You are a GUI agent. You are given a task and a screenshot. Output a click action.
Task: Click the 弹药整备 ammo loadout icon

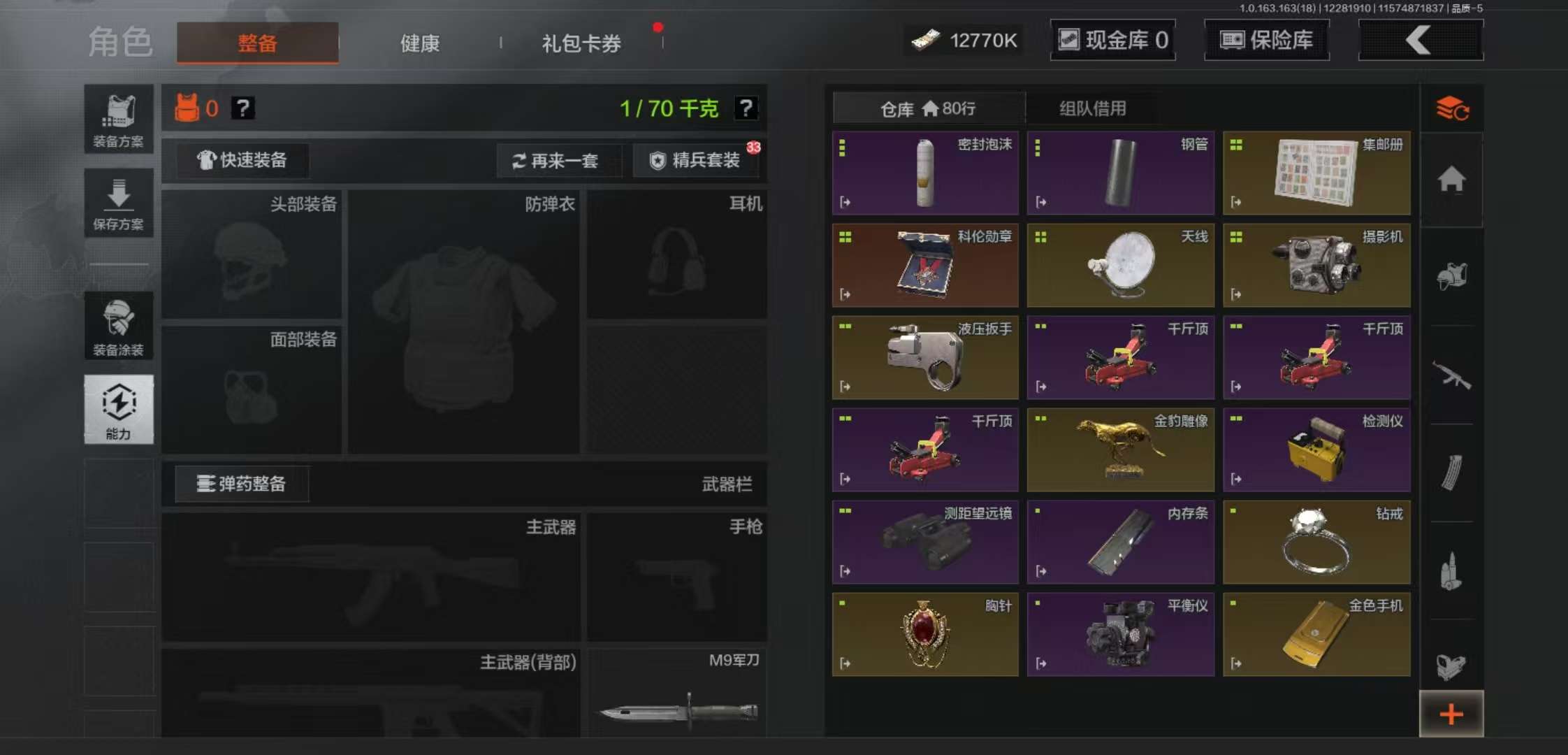tap(241, 484)
